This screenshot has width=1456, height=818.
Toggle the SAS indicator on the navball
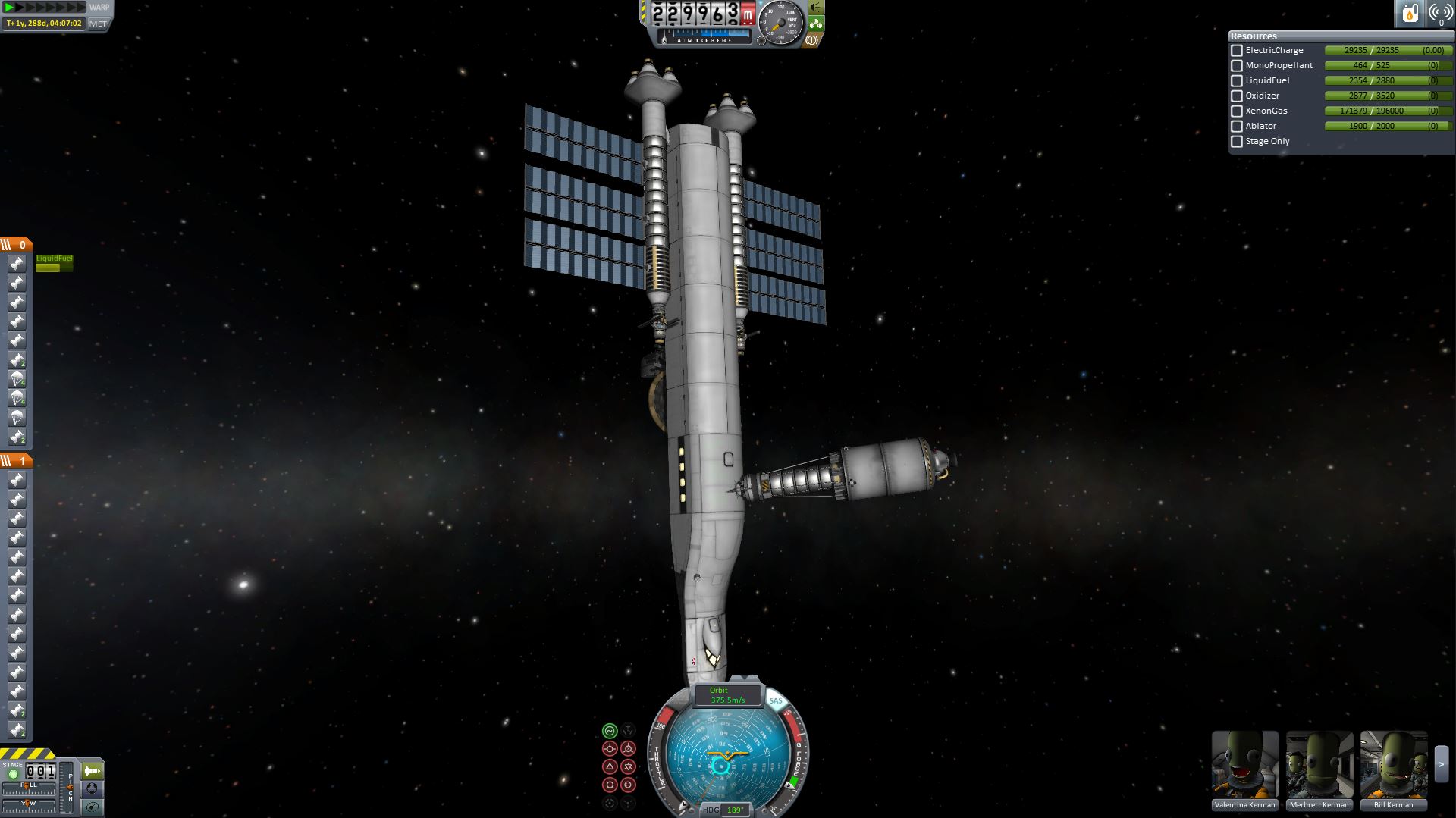pyautogui.click(x=775, y=701)
